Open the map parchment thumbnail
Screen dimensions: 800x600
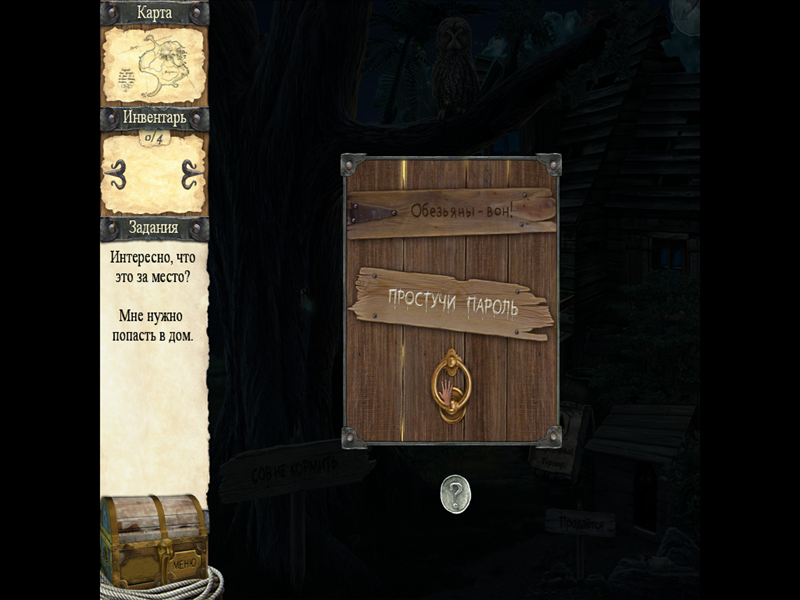click(154, 64)
